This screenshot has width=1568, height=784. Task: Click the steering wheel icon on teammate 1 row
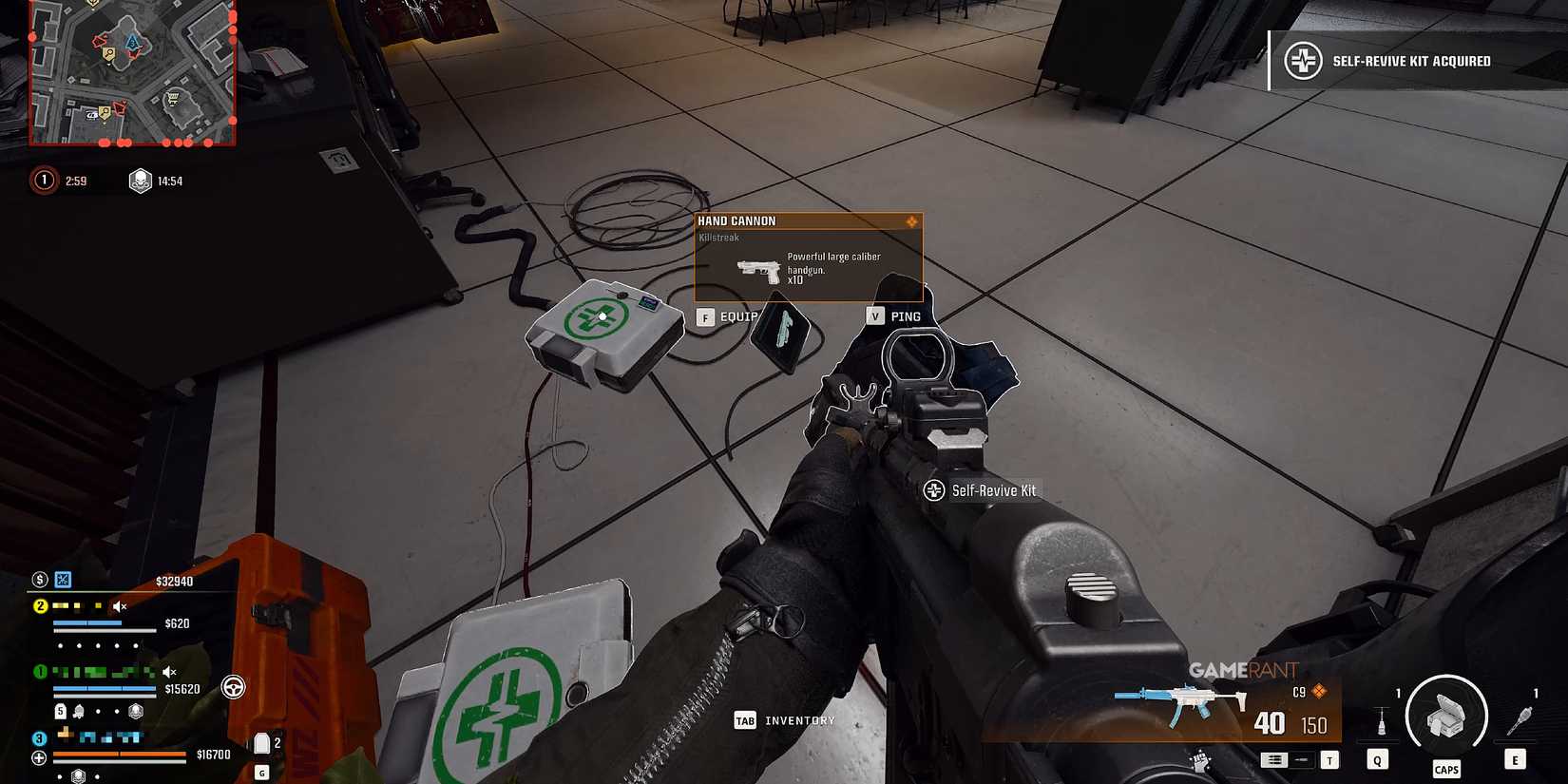click(234, 688)
